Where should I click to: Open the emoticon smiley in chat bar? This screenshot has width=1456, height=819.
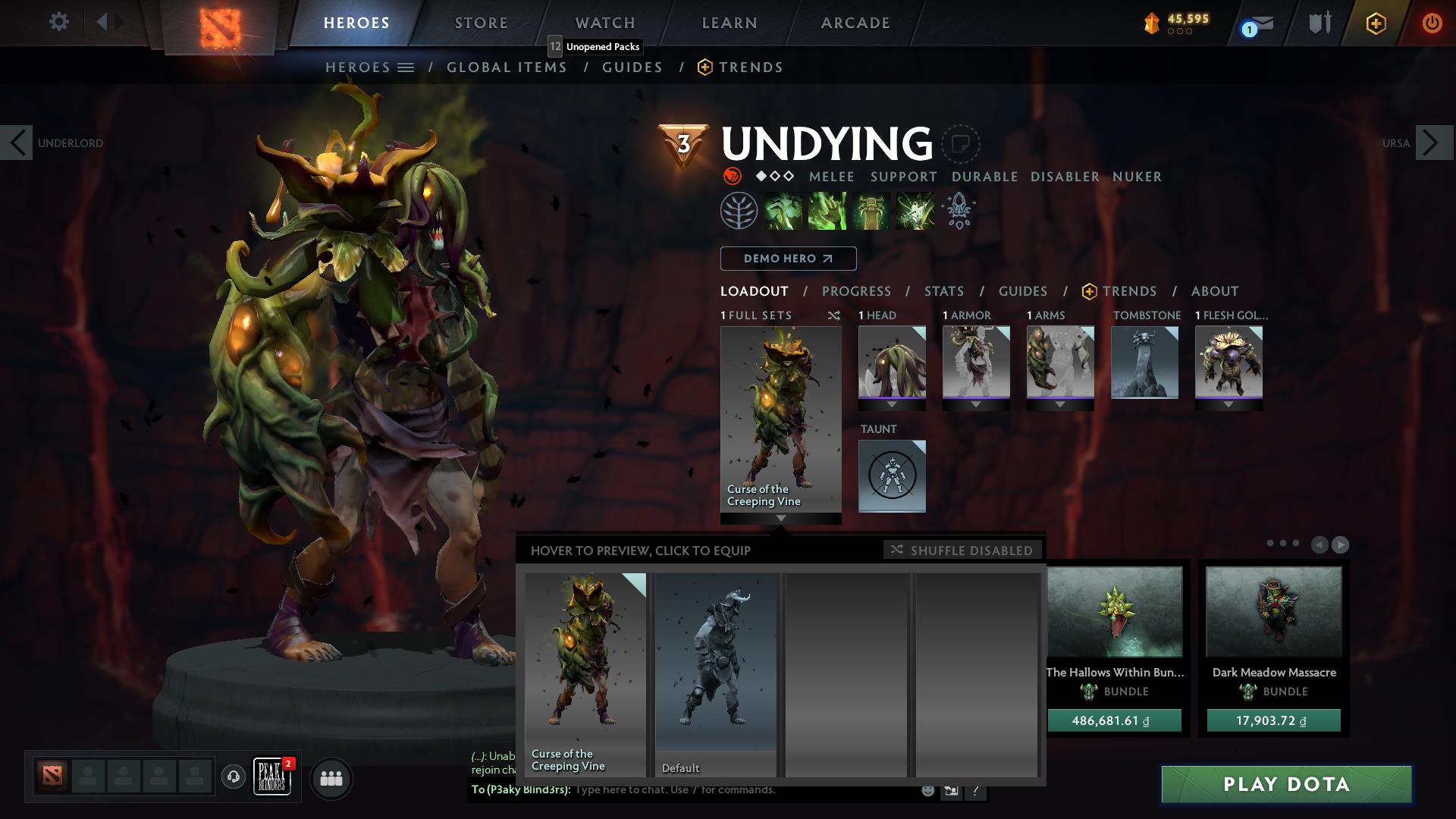coord(927,789)
